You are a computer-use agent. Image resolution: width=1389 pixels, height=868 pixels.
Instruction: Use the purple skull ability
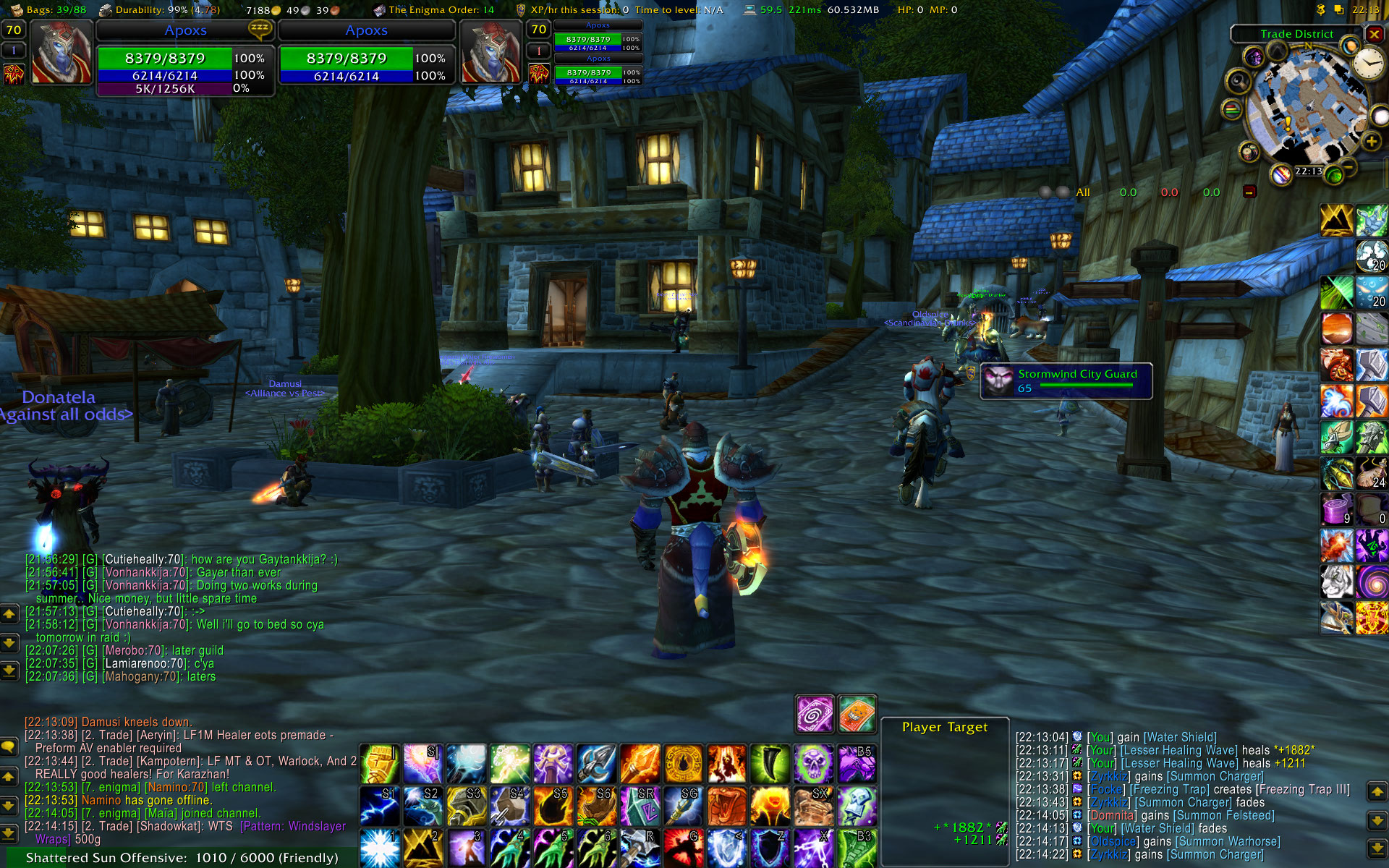click(814, 764)
